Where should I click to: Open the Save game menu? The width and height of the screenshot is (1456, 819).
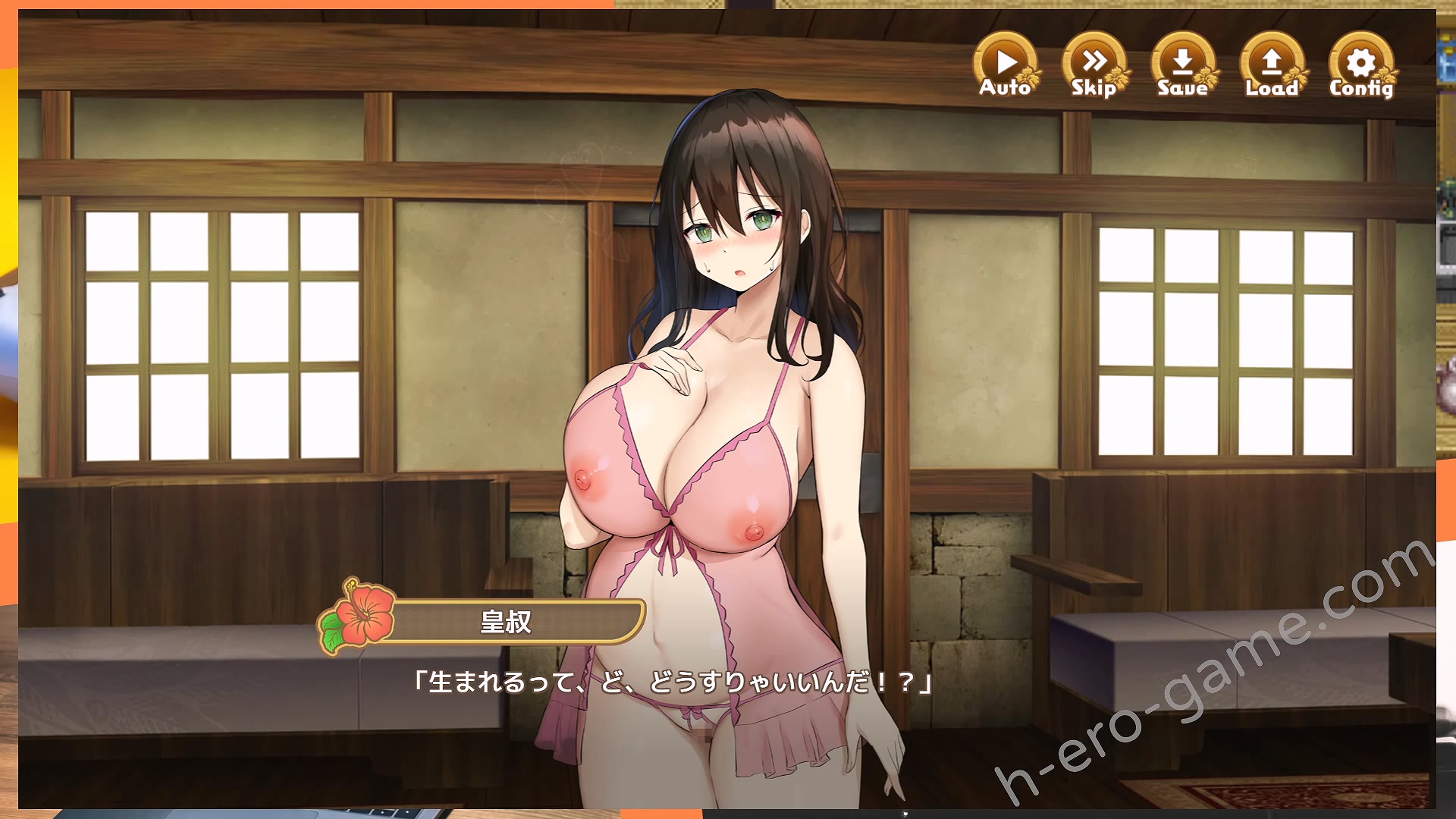click(1183, 66)
